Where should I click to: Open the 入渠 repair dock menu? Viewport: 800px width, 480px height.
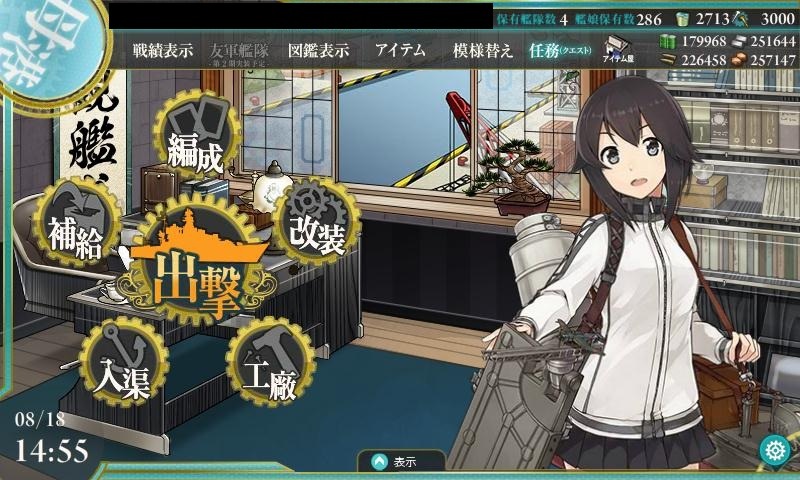(125, 366)
